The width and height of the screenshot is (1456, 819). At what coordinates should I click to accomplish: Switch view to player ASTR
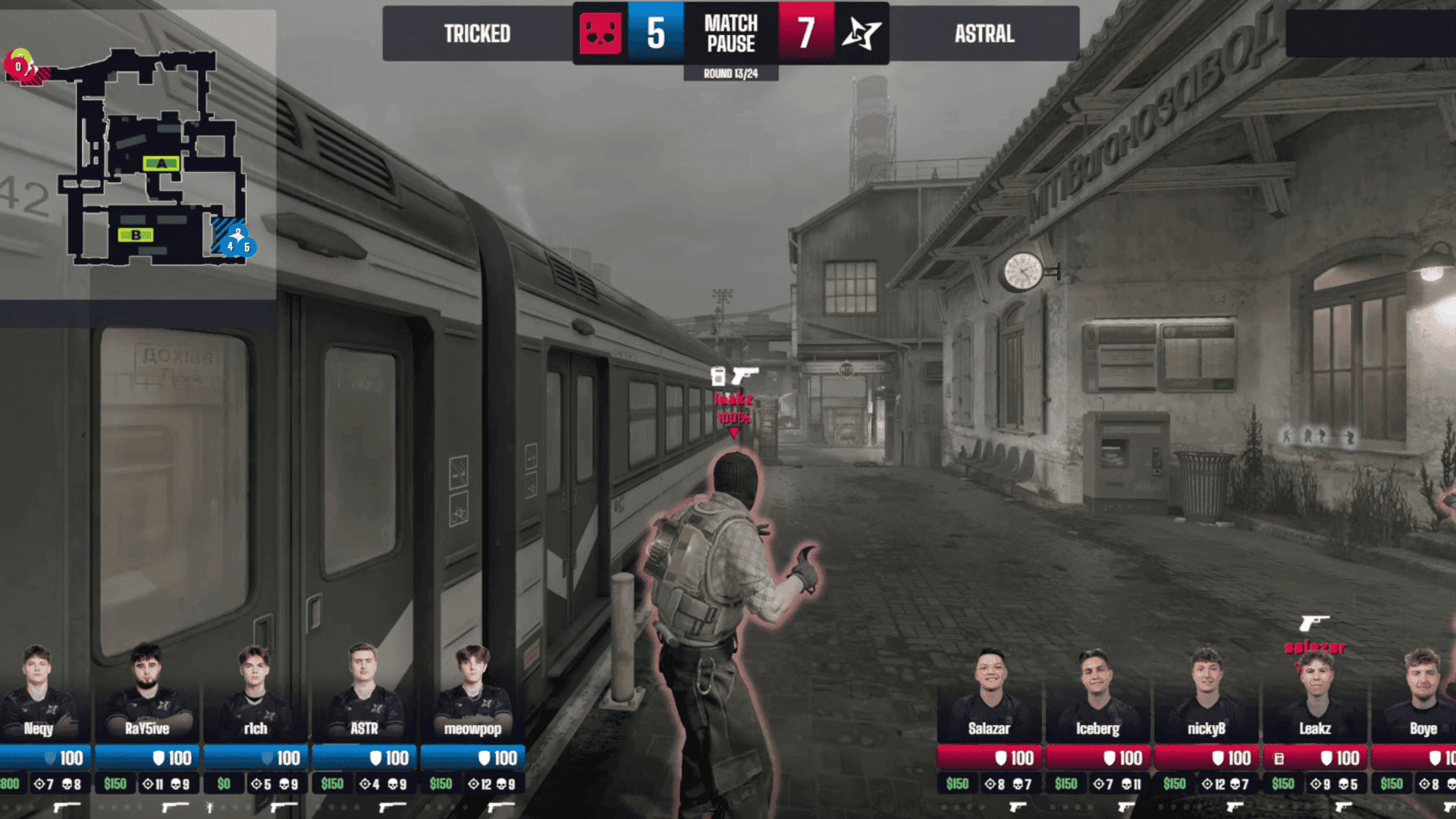364,694
